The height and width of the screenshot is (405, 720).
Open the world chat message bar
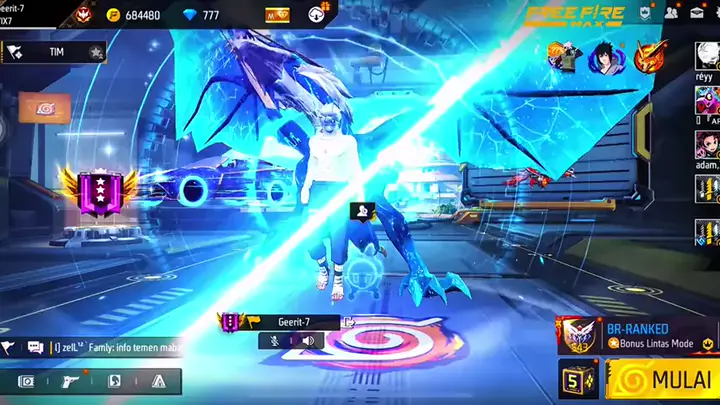point(100,347)
